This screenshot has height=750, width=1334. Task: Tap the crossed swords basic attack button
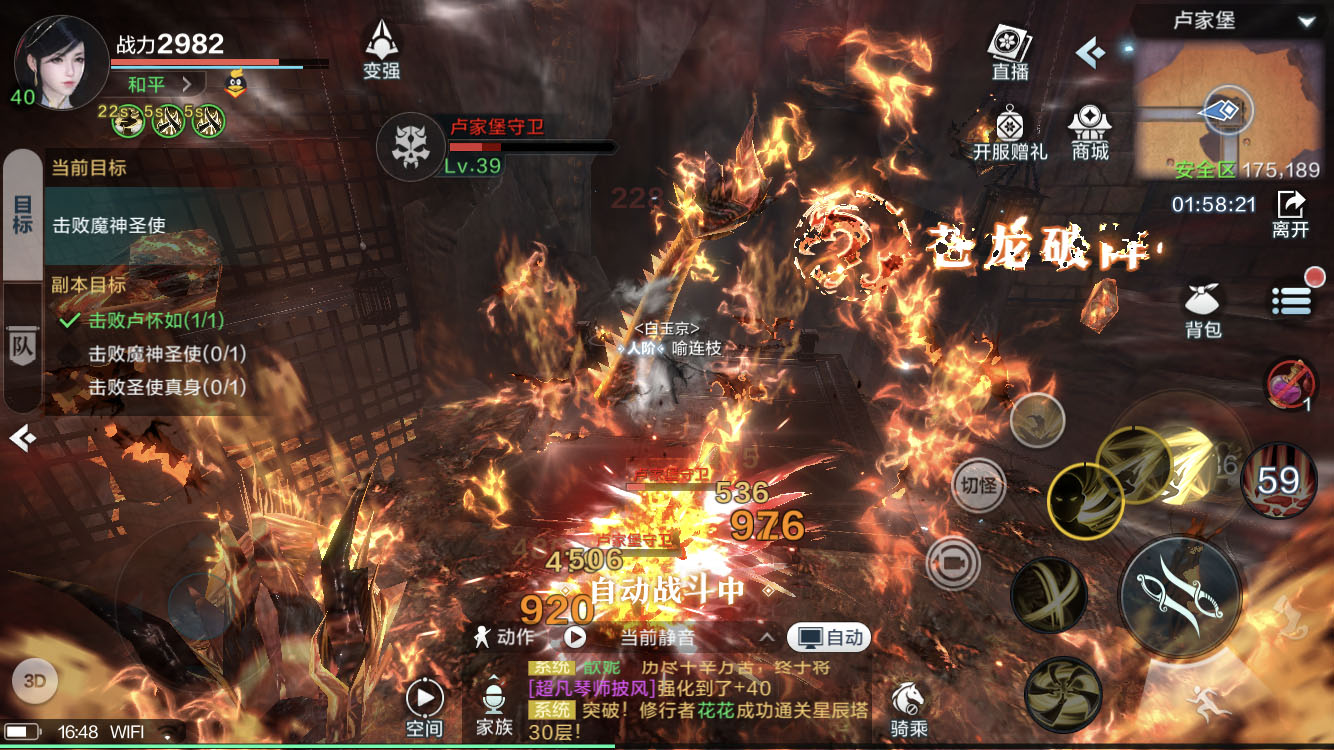(x=1180, y=596)
